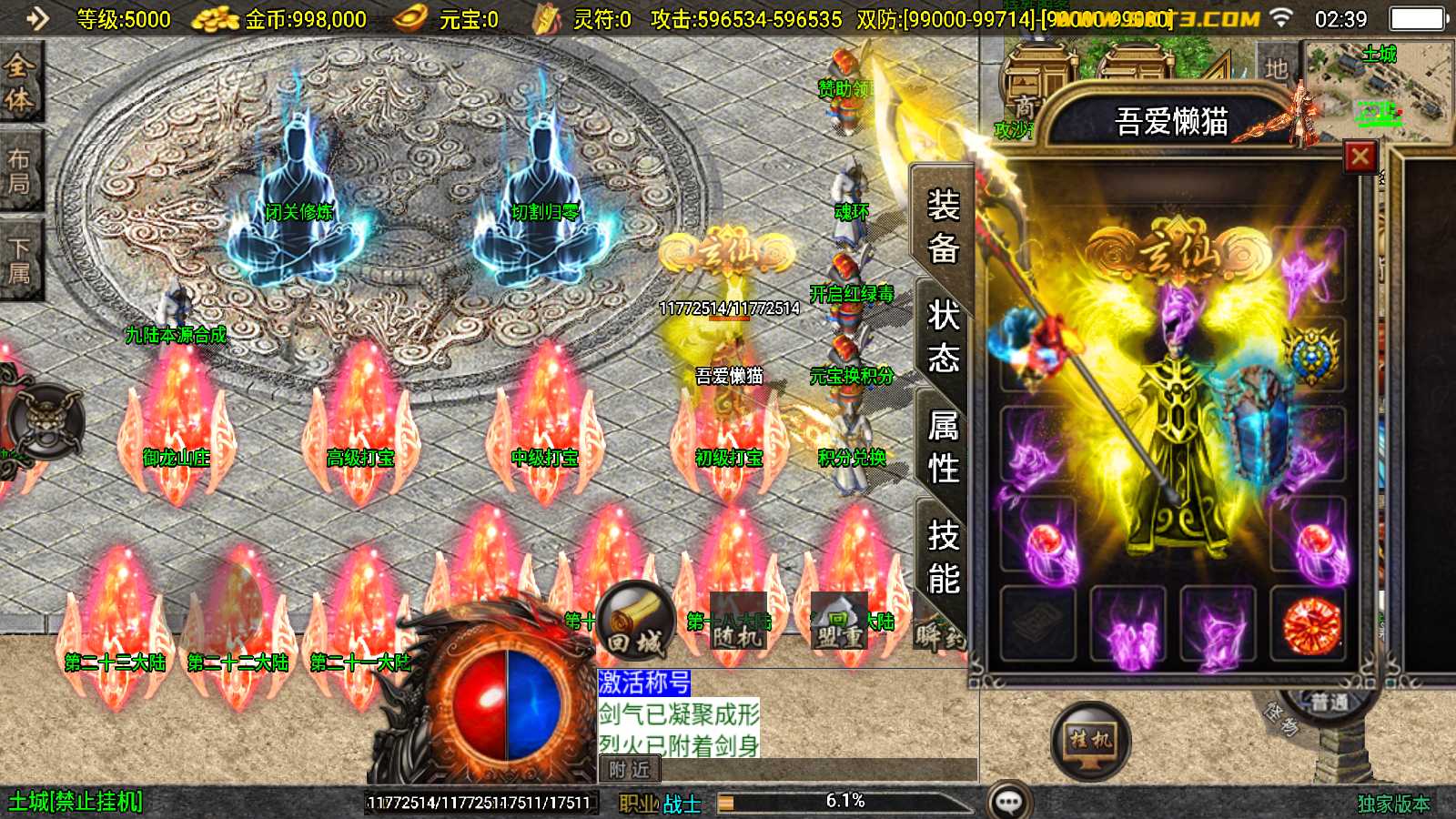
Task: Click the 地 map button
Action: pos(1276,69)
